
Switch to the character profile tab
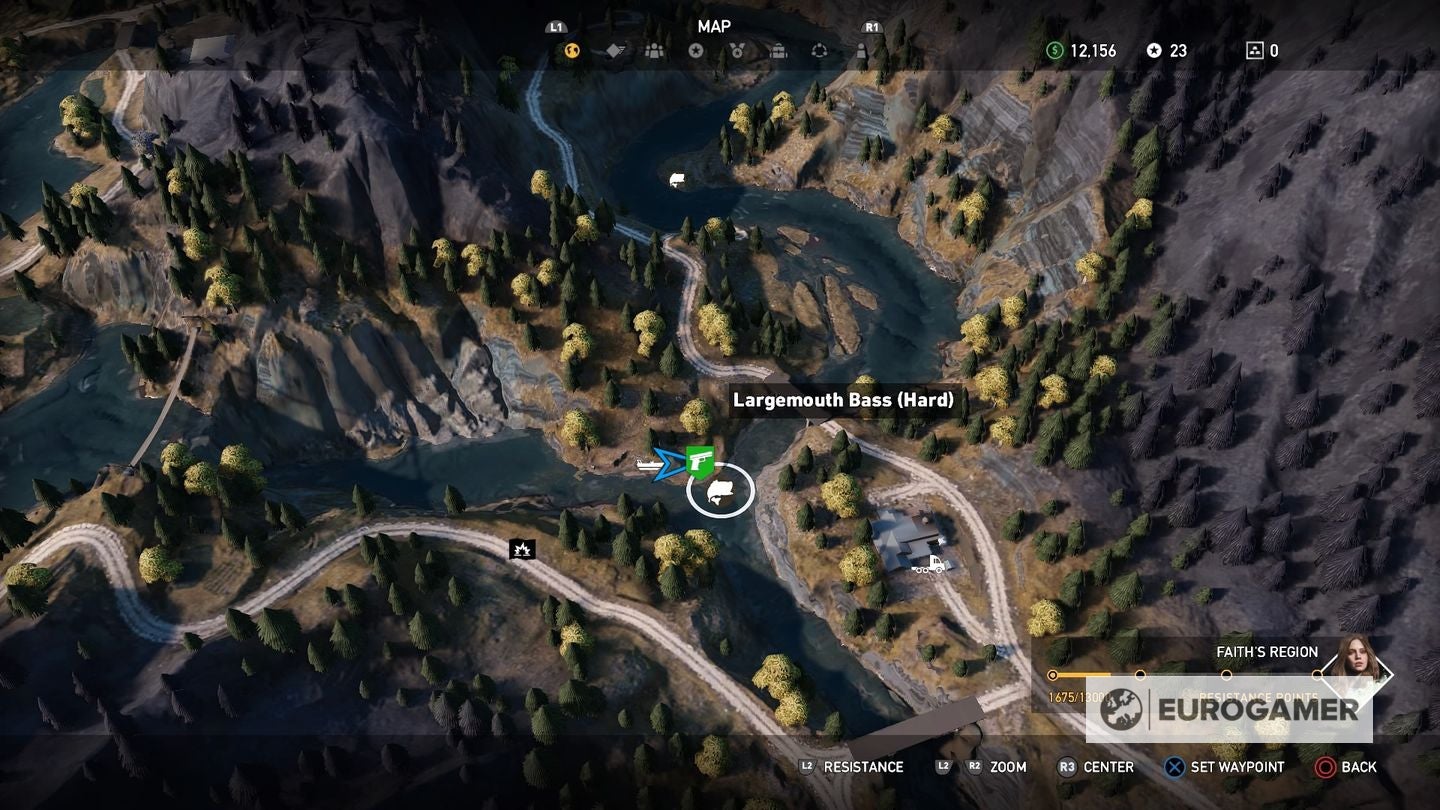pyautogui.click(x=861, y=51)
